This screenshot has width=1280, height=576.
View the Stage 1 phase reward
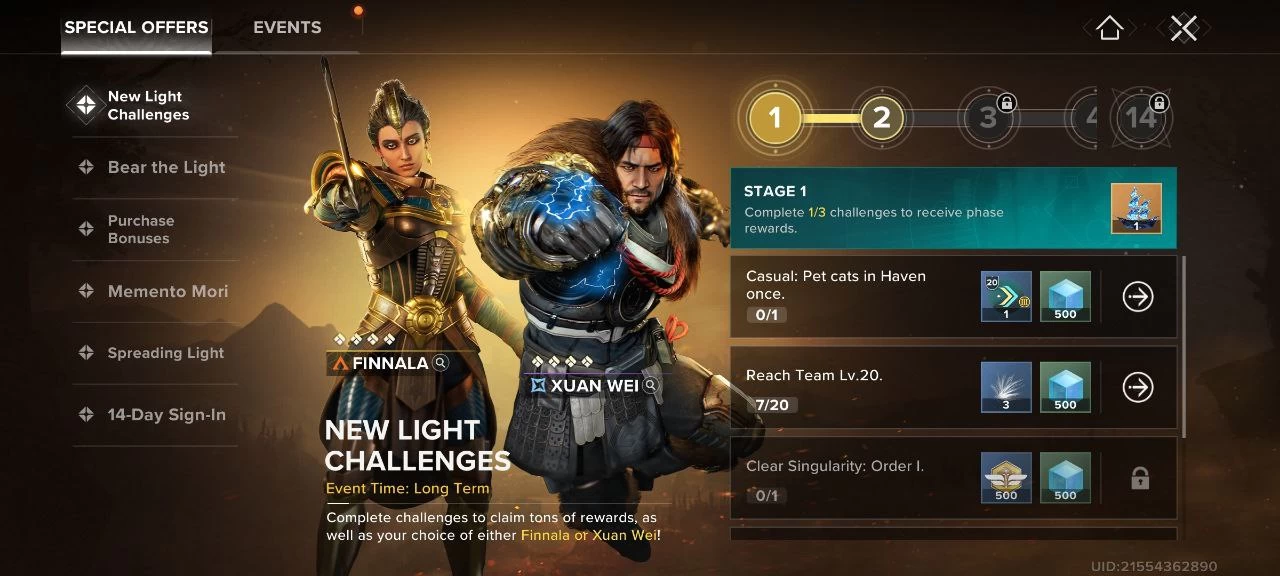click(x=1136, y=209)
